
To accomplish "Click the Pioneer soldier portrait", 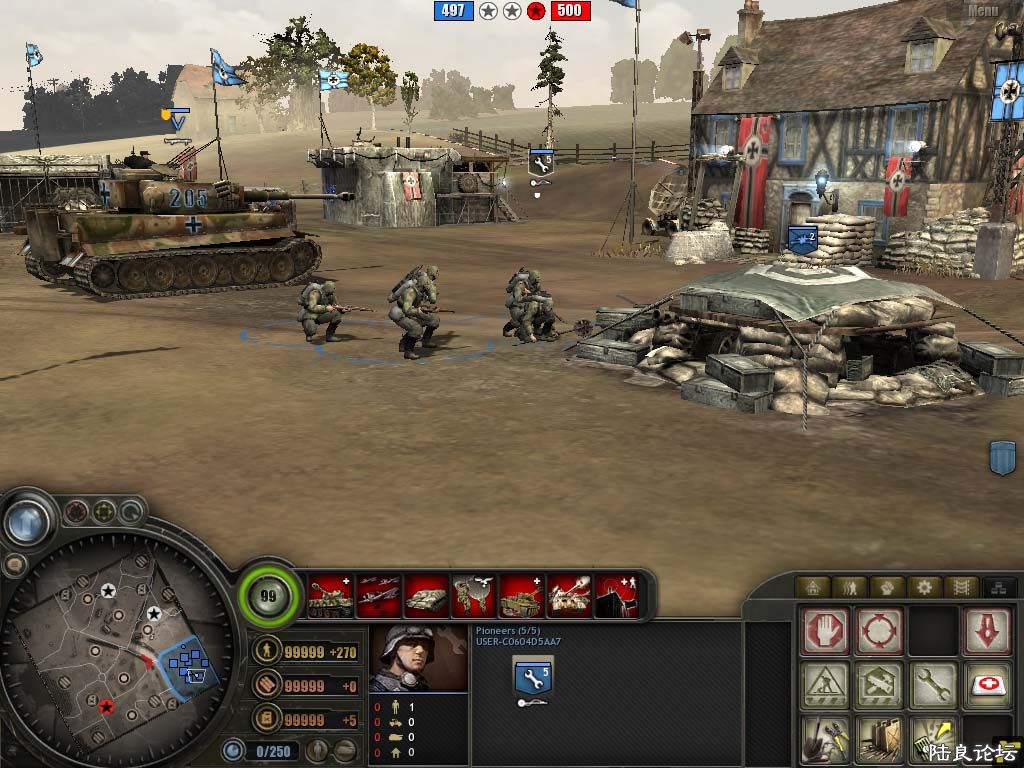I will coord(418,659).
